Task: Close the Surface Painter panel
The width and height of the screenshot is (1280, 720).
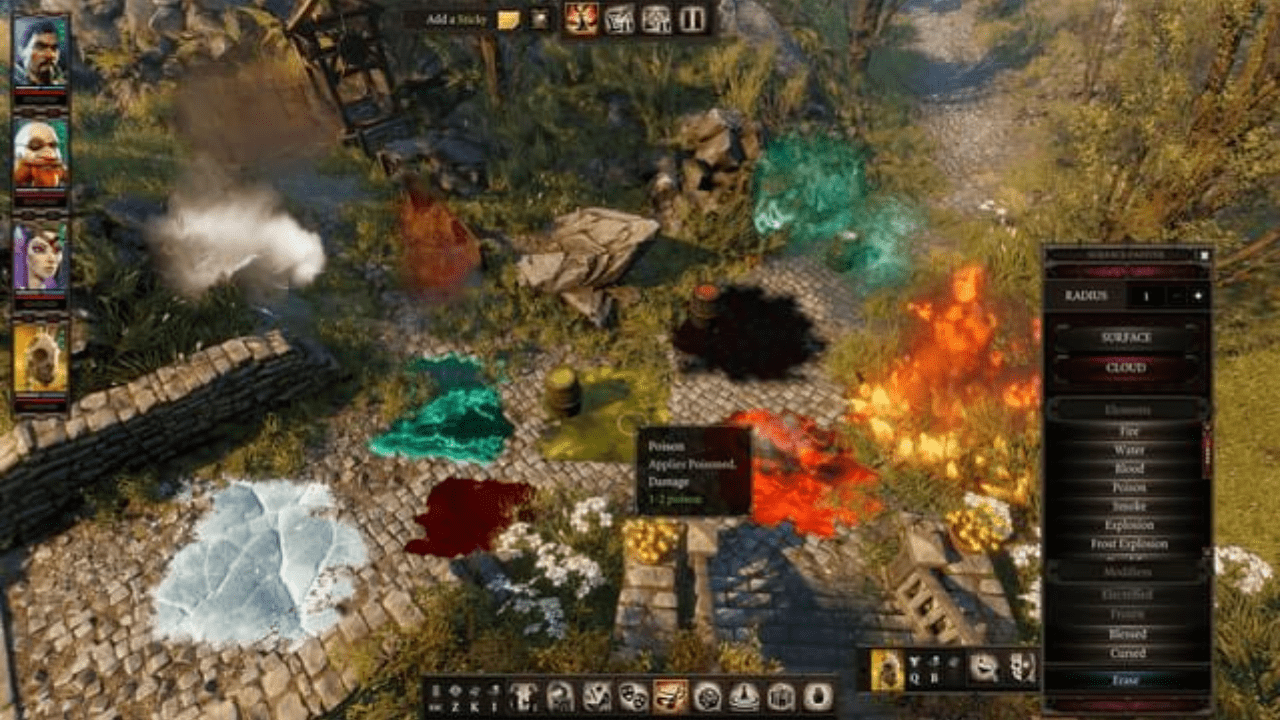Action: point(1204,255)
